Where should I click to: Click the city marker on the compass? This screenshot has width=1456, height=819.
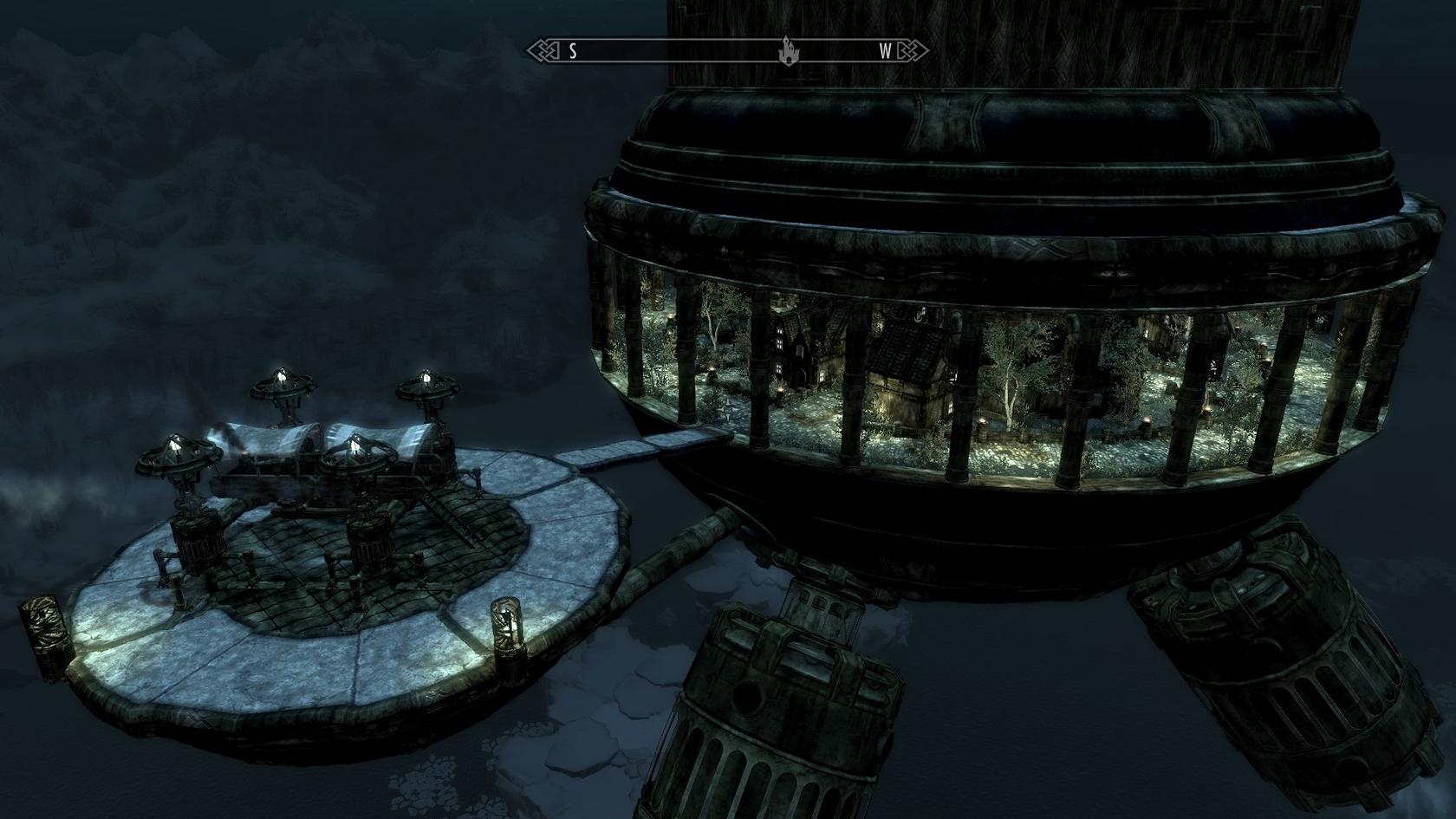(789, 50)
